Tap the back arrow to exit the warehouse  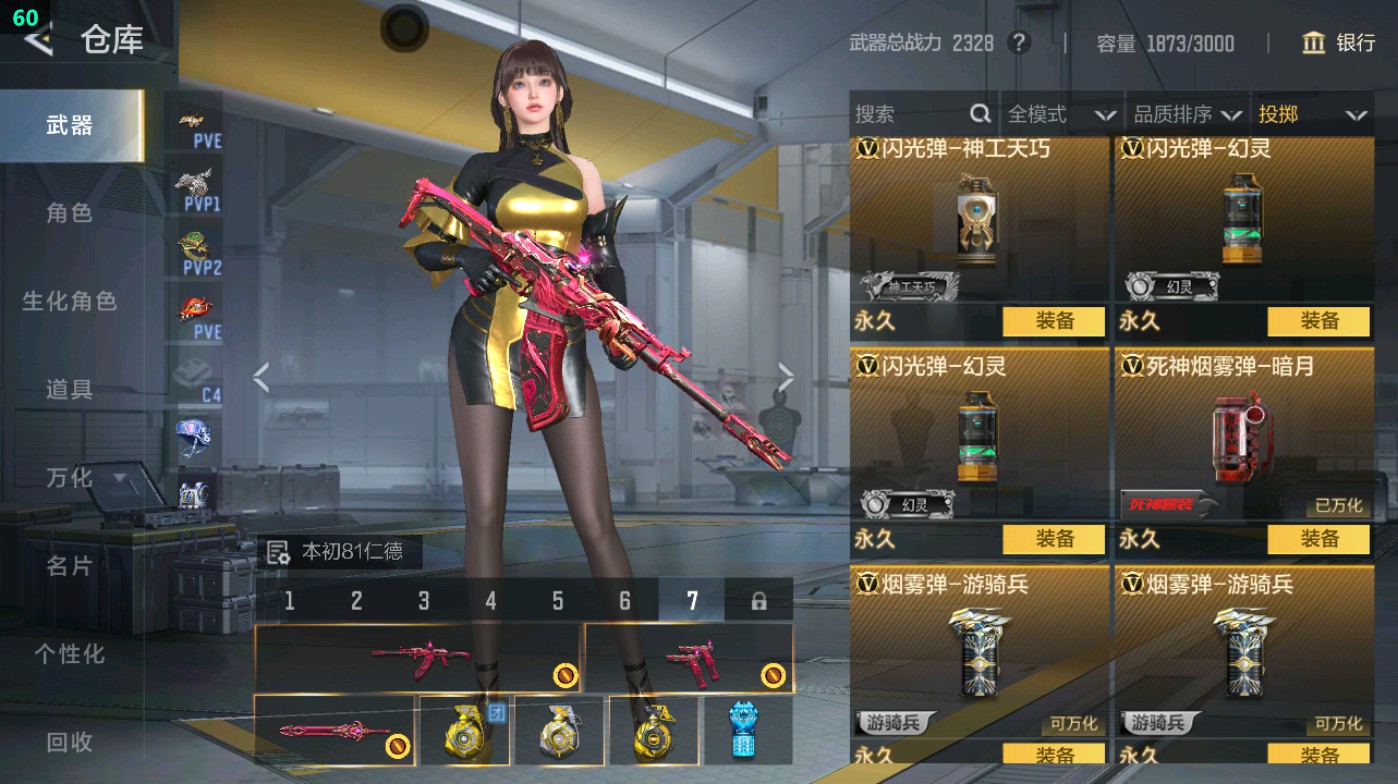40,42
